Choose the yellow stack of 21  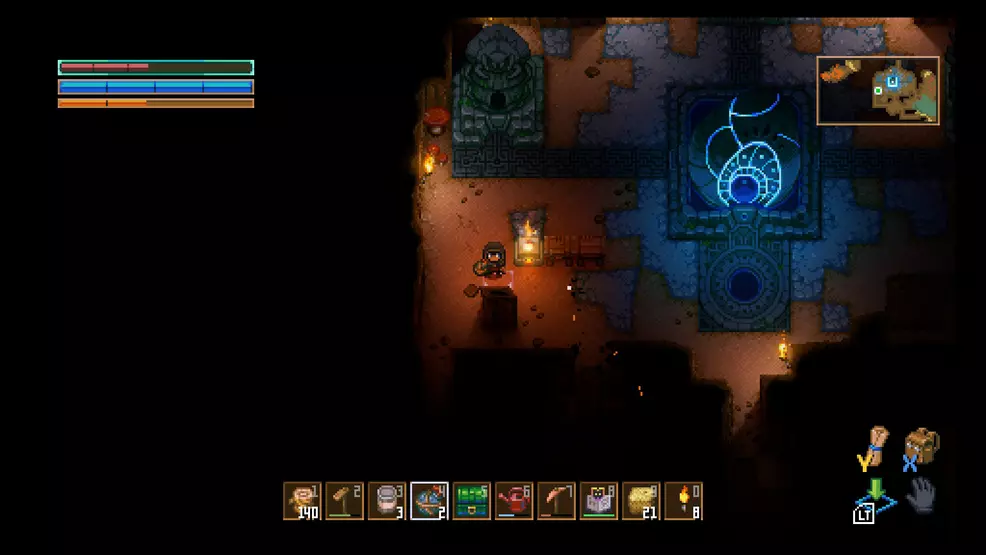click(641, 501)
